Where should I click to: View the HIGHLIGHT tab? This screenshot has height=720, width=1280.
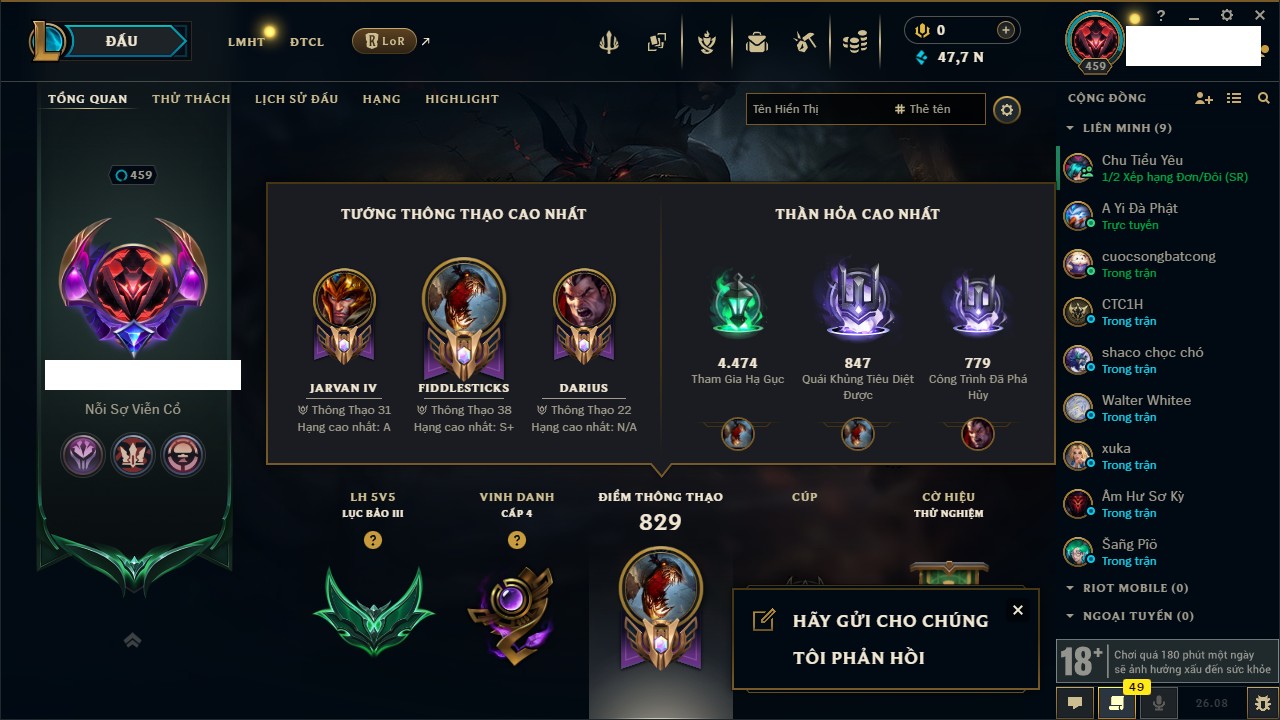461,99
